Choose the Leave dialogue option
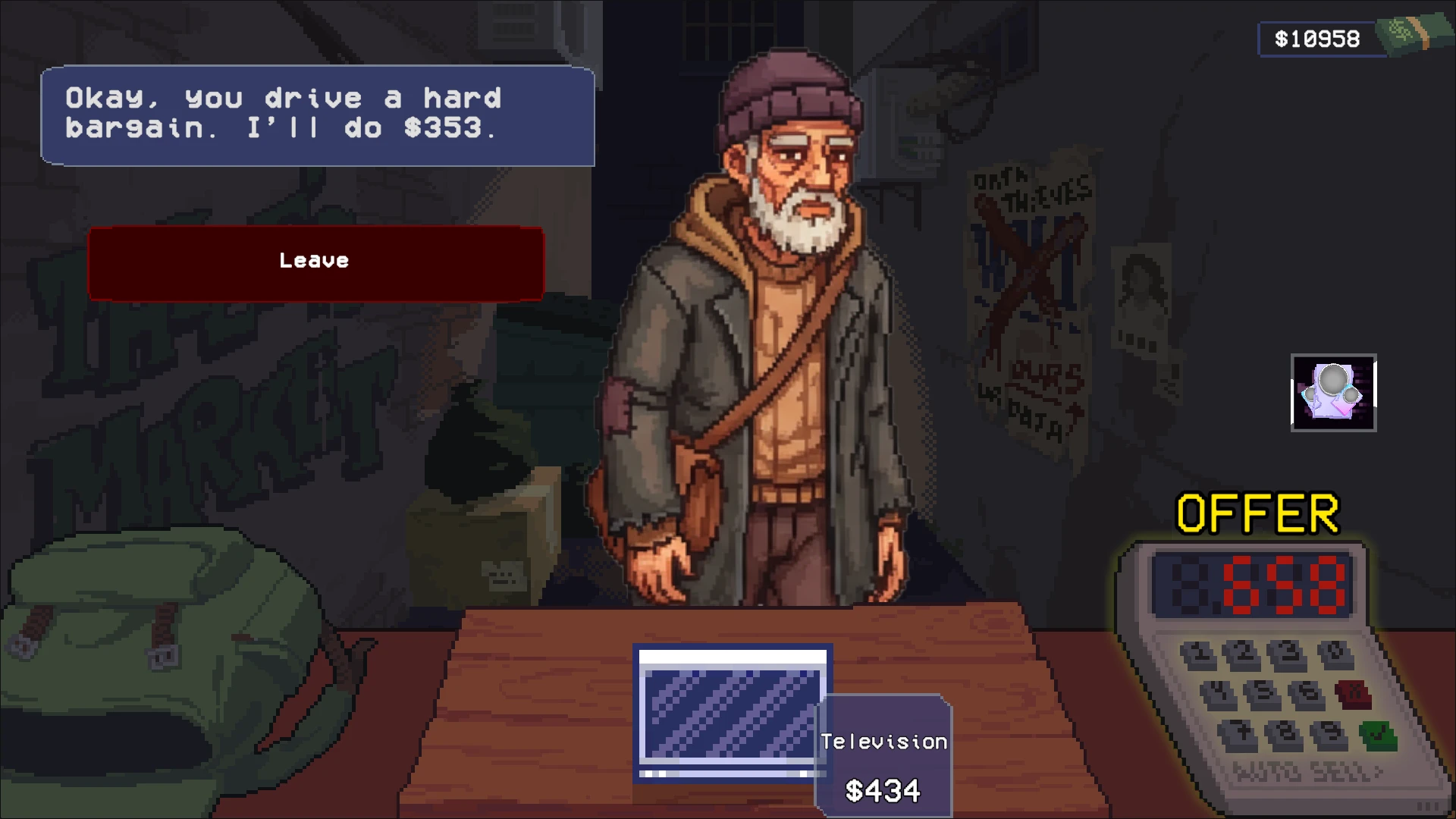The width and height of the screenshot is (1456, 819). (315, 262)
